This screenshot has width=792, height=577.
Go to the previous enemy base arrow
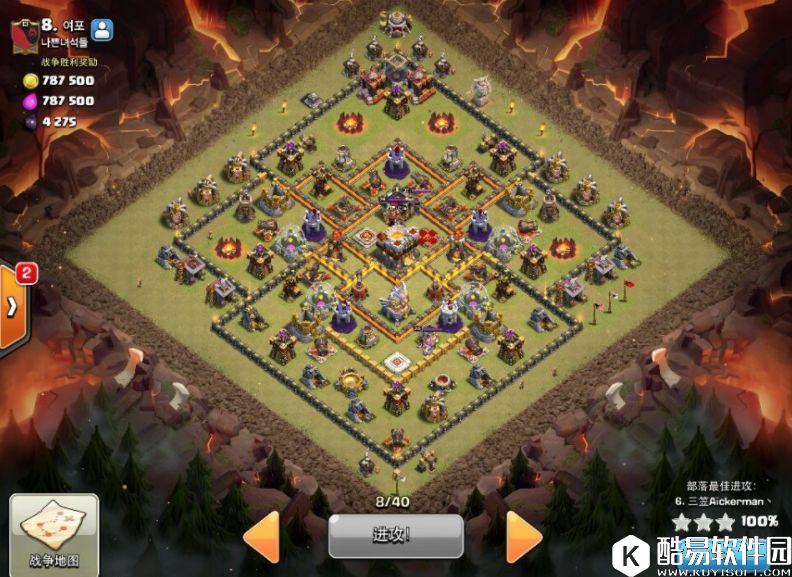(x=262, y=537)
